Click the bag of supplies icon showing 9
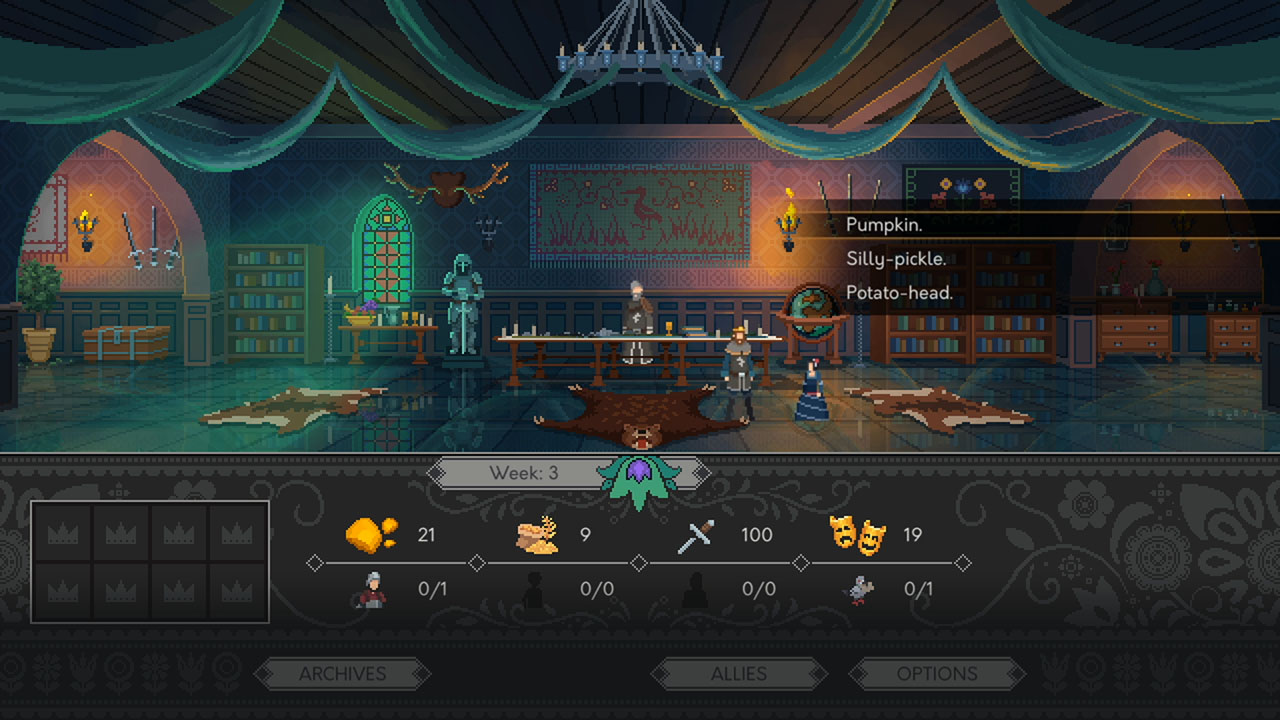 click(x=537, y=534)
